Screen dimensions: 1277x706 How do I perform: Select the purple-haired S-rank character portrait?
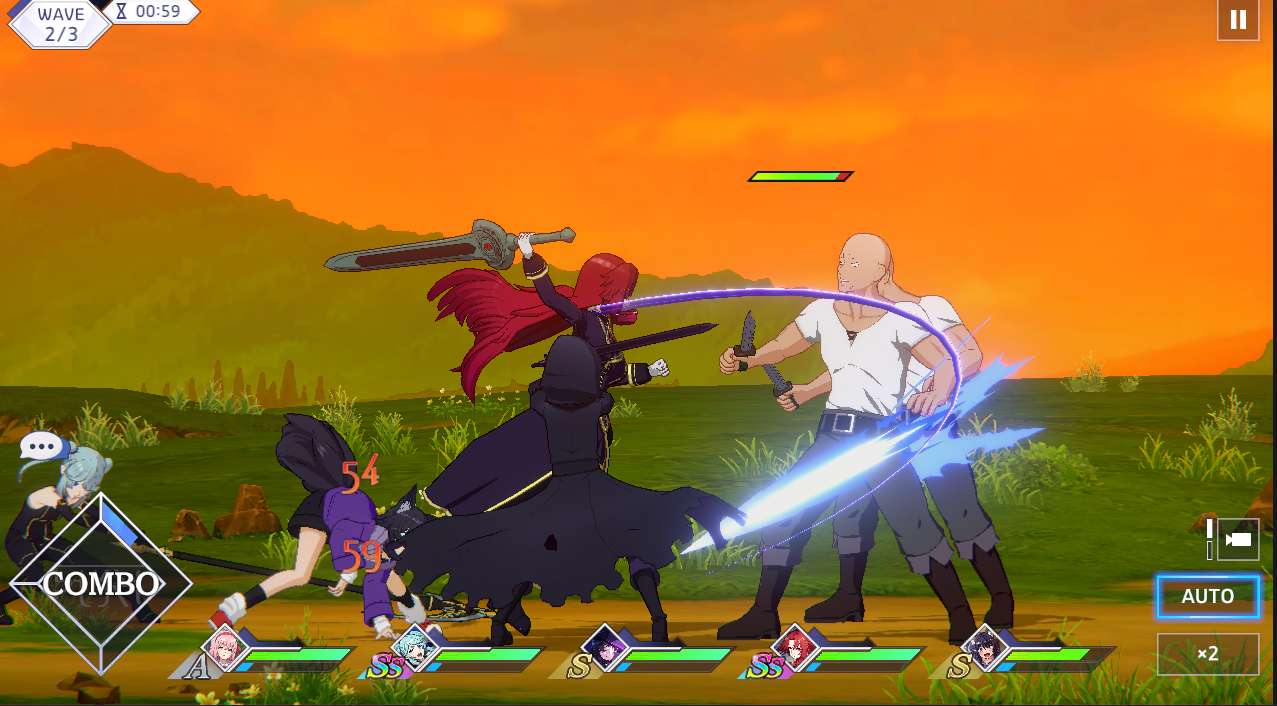604,648
